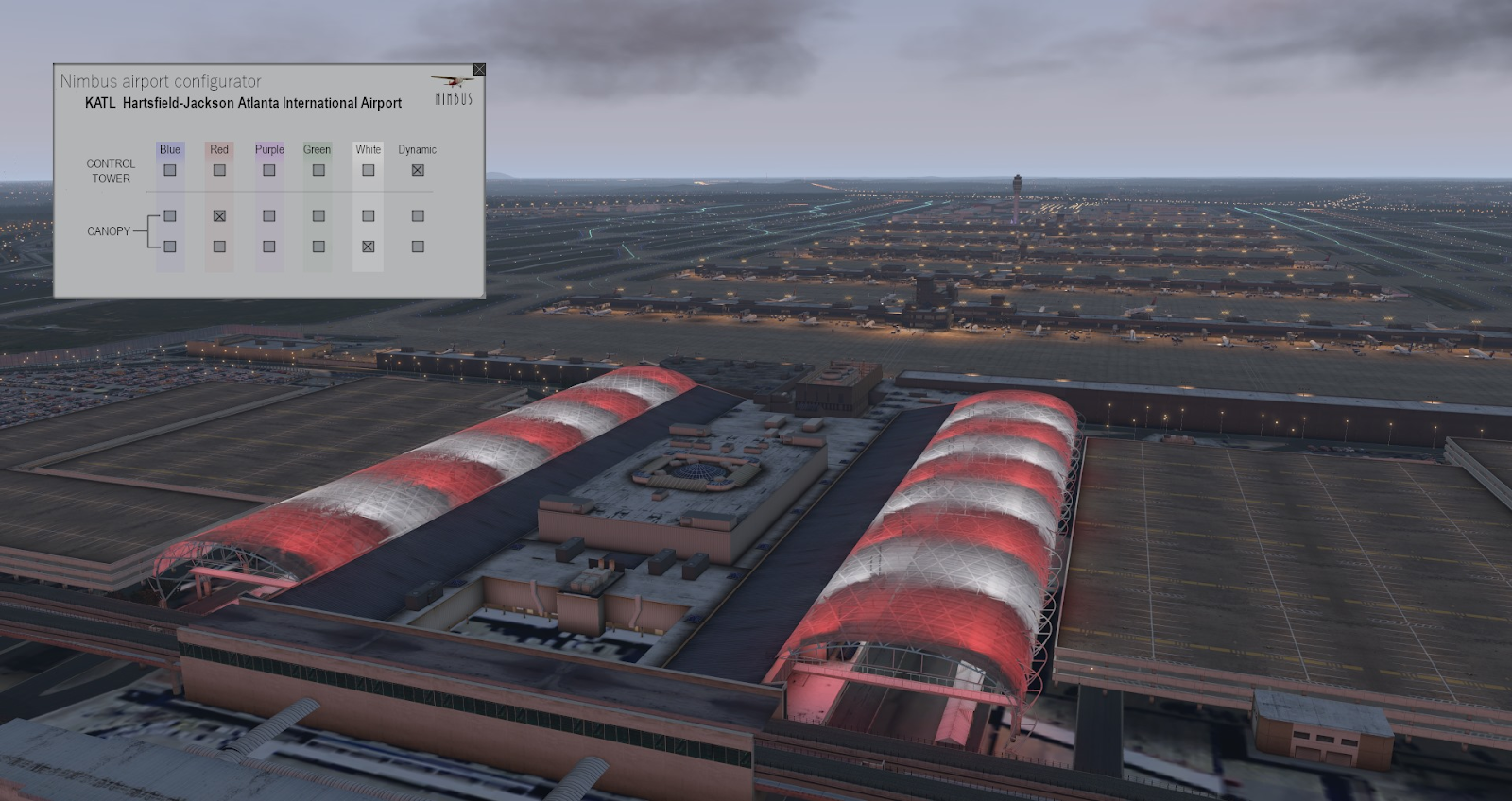This screenshot has width=1512, height=801.
Task: Check the unticked Red canopy checkbox
Action: tap(219, 247)
